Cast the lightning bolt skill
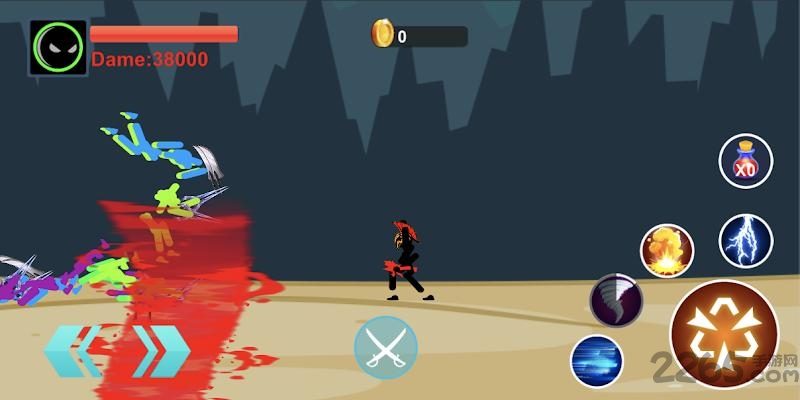The height and width of the screenshot is (400, 800). 745,240
